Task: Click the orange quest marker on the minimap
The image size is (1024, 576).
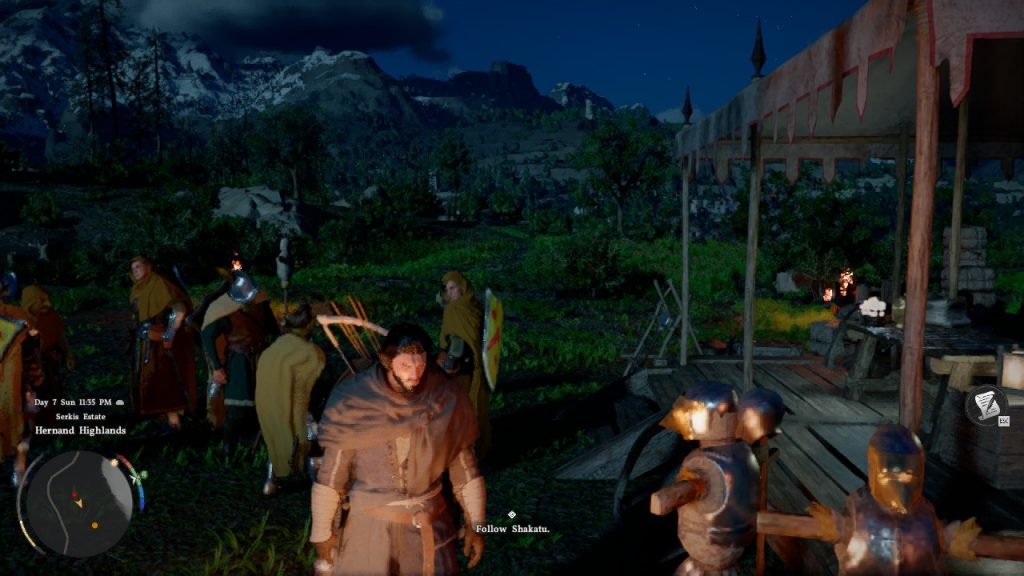Action: 94,524
